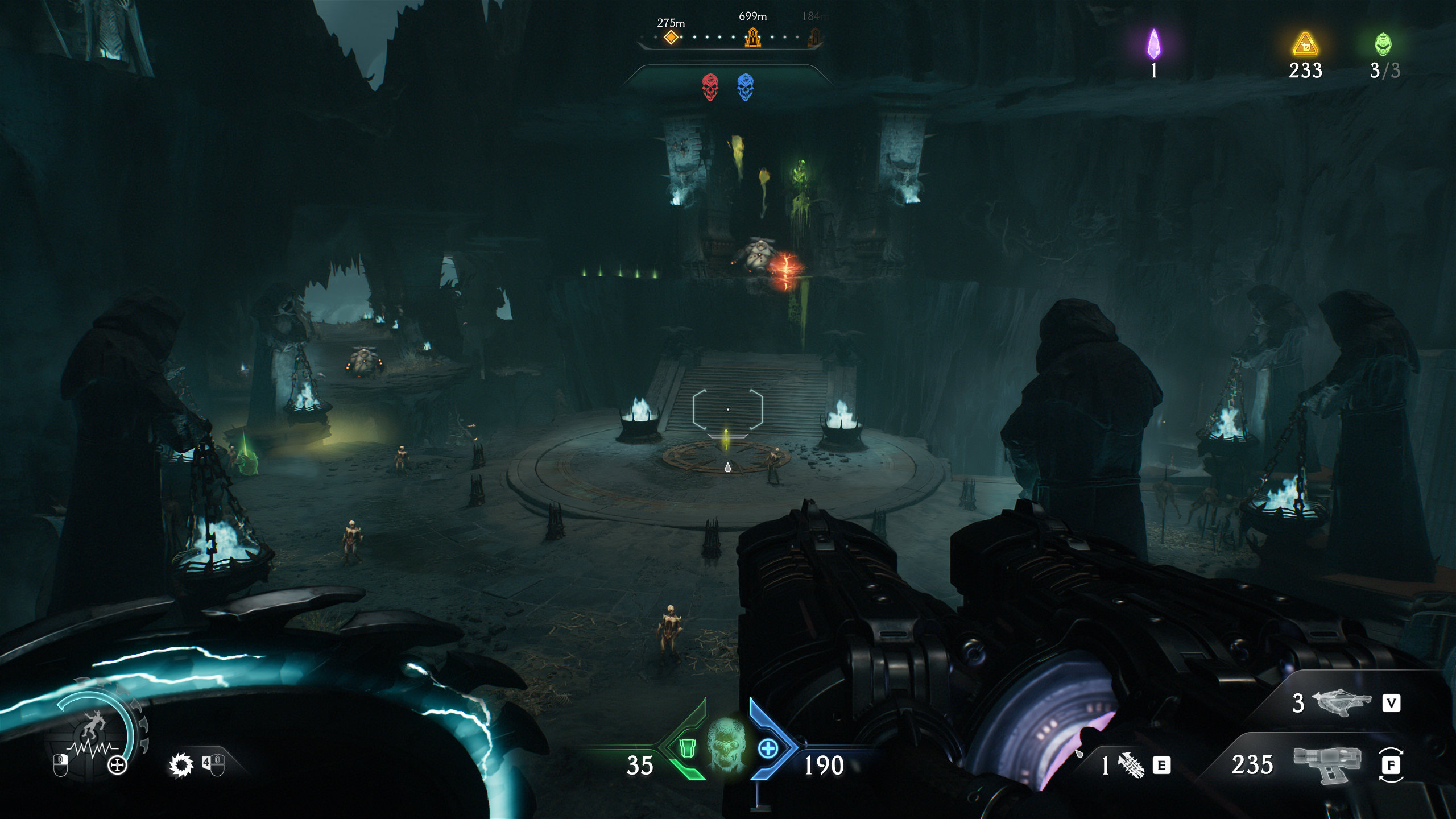Viewport: 1456px width, 819px height.
Task: Select the spiked gauntlet melee icon
Action: (1131, 766)
